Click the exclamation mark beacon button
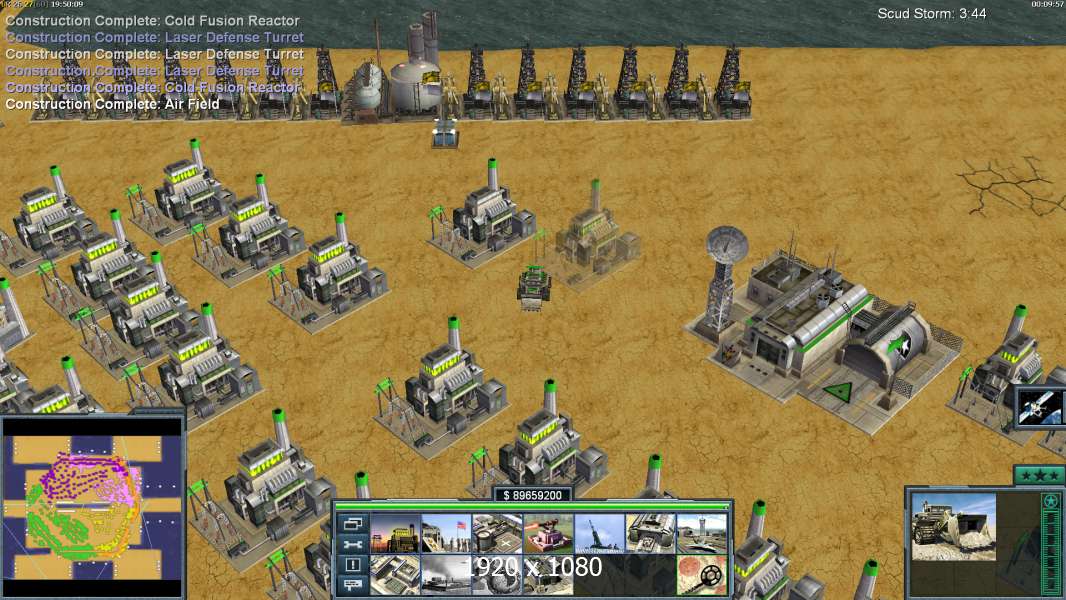Viewport: 1066px width, 600px height. pyautogui.click(x=352, y=564)
